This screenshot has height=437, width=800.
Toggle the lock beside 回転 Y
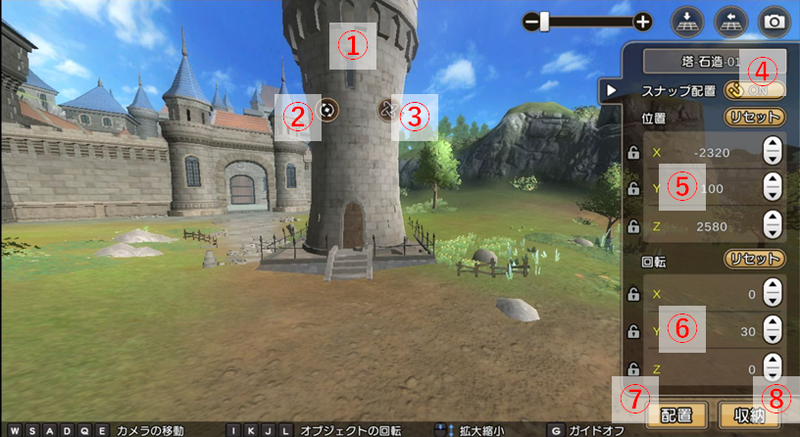click(x=633, y=331)
